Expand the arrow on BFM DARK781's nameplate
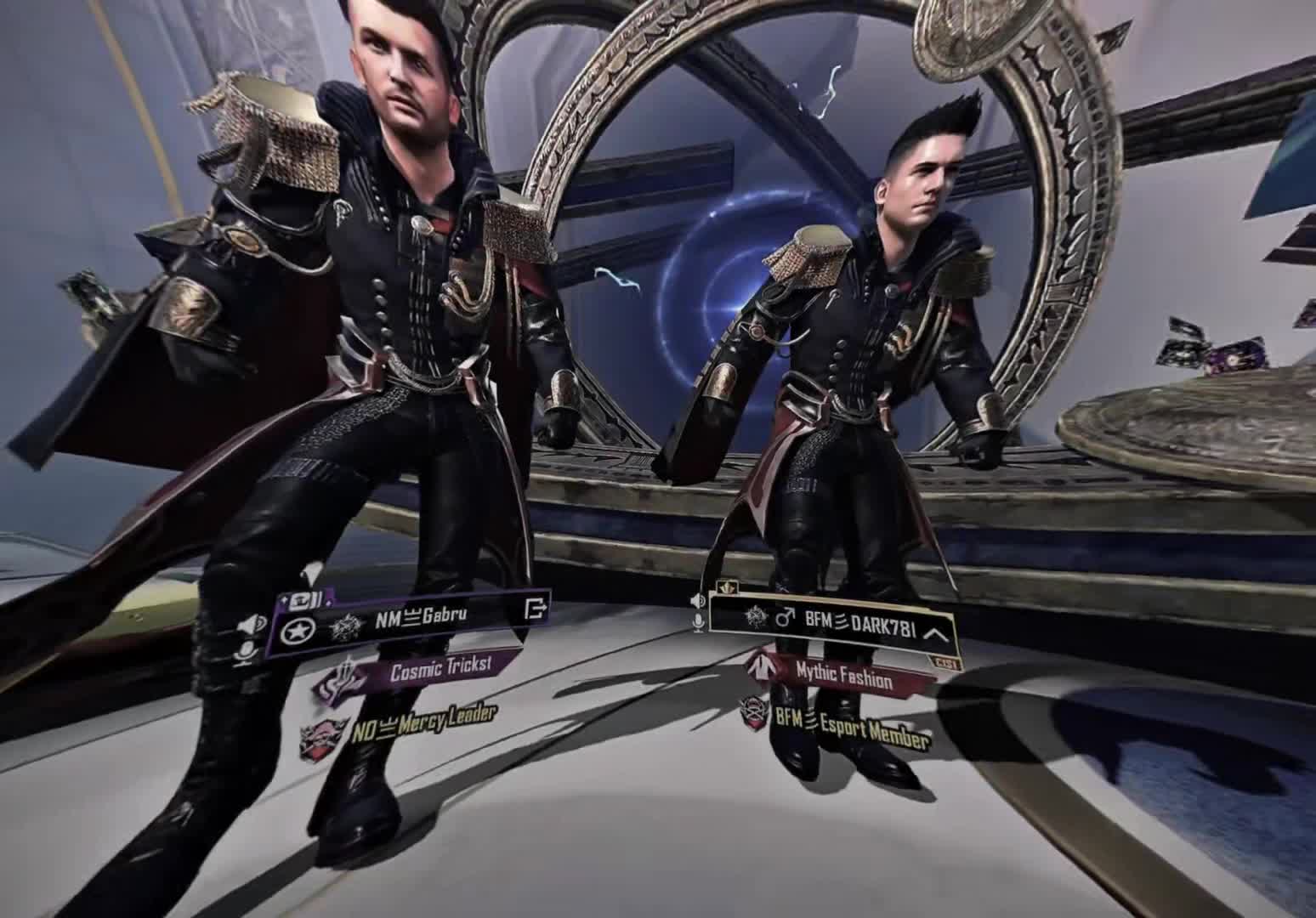The height and width of the screenshot is (918, 1316). click(x=934, y=633)
